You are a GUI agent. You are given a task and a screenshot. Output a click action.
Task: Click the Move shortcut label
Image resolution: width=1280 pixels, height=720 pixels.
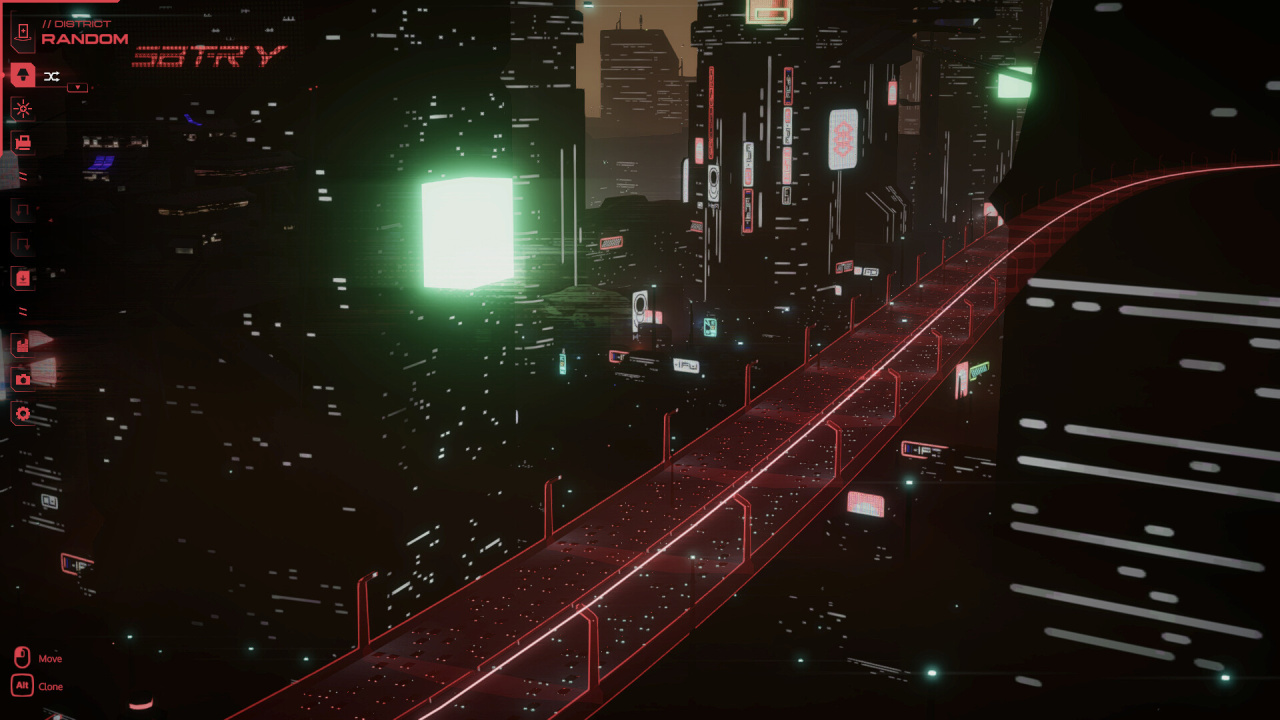tap(50, 658)
